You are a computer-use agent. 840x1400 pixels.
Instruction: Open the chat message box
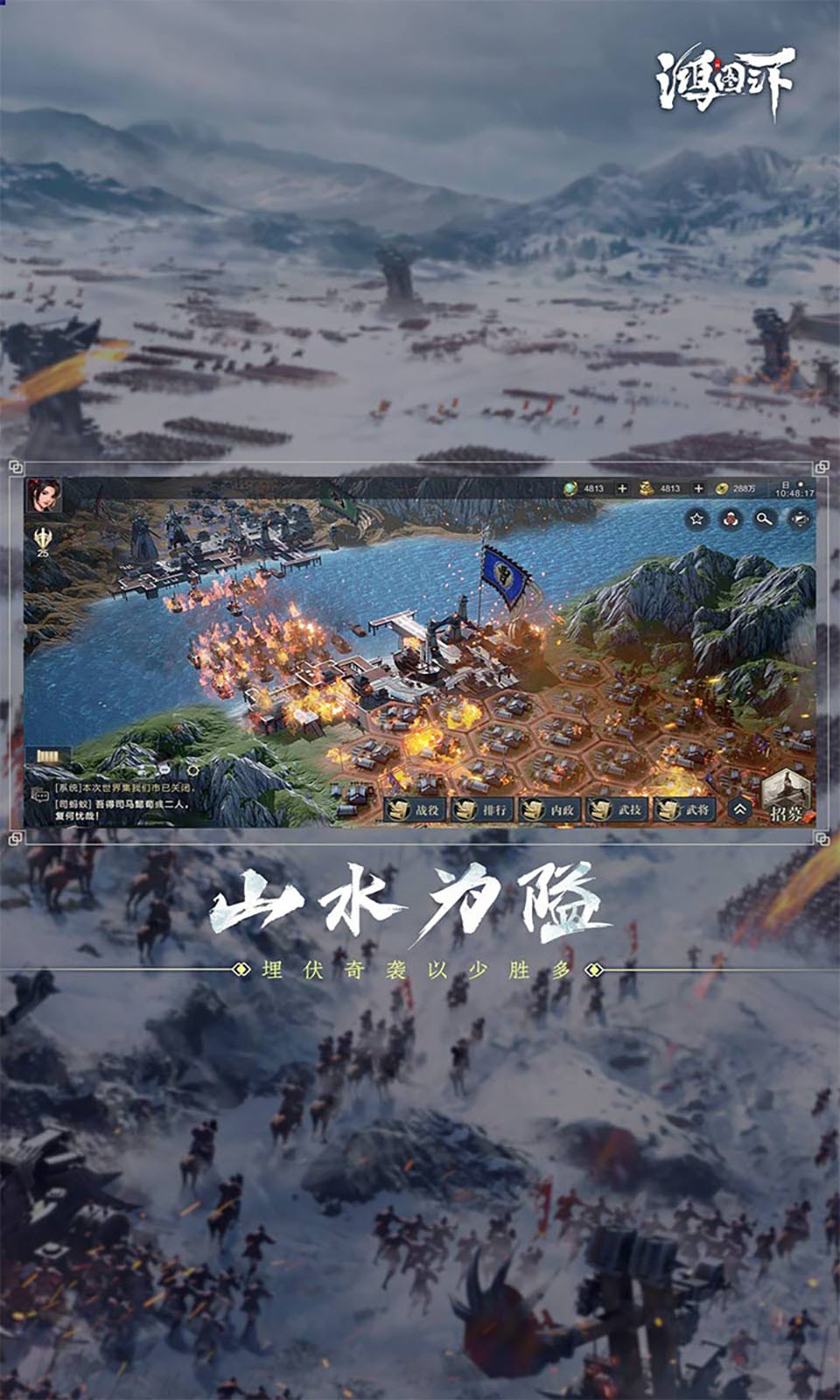point(122,801)
